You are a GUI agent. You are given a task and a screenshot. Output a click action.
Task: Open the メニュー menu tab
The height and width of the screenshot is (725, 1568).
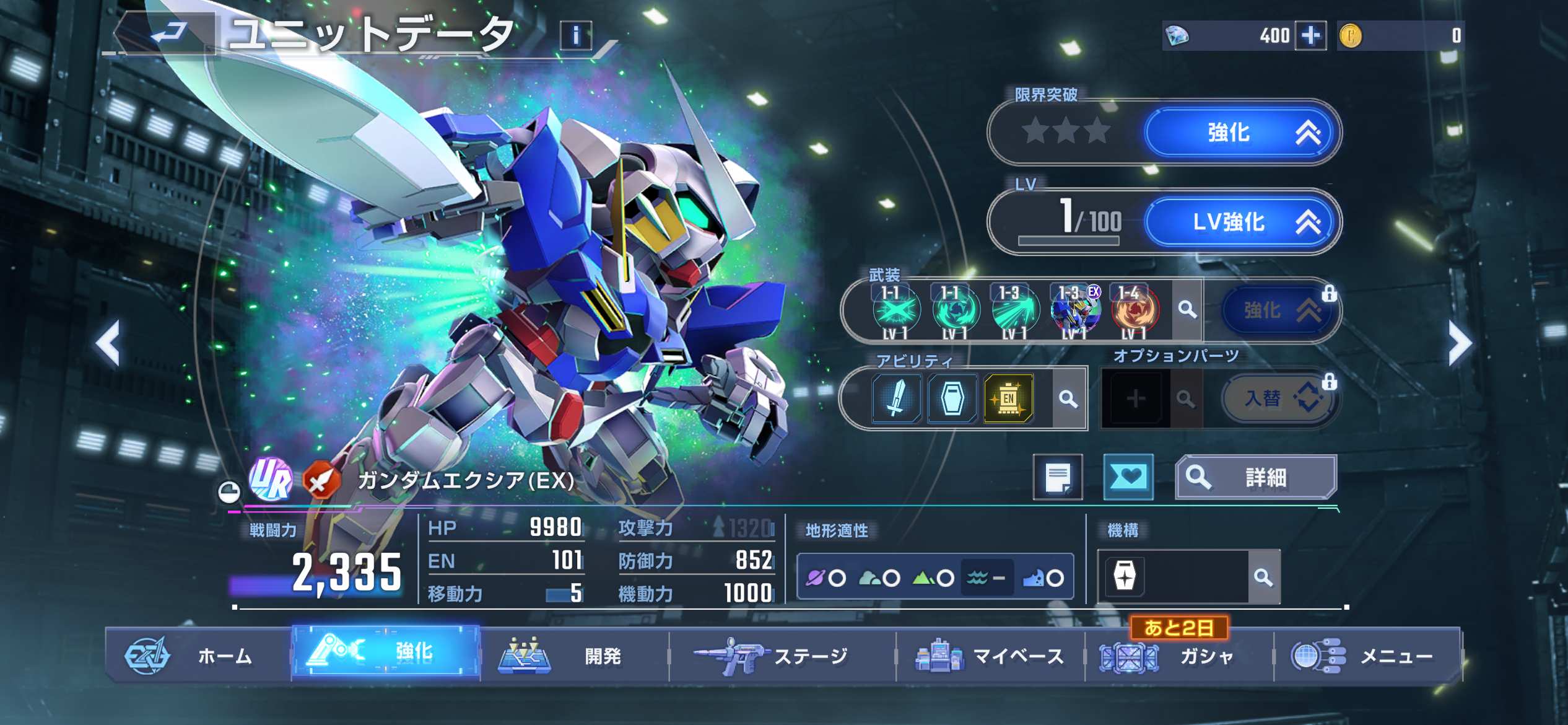(1367, 656)
